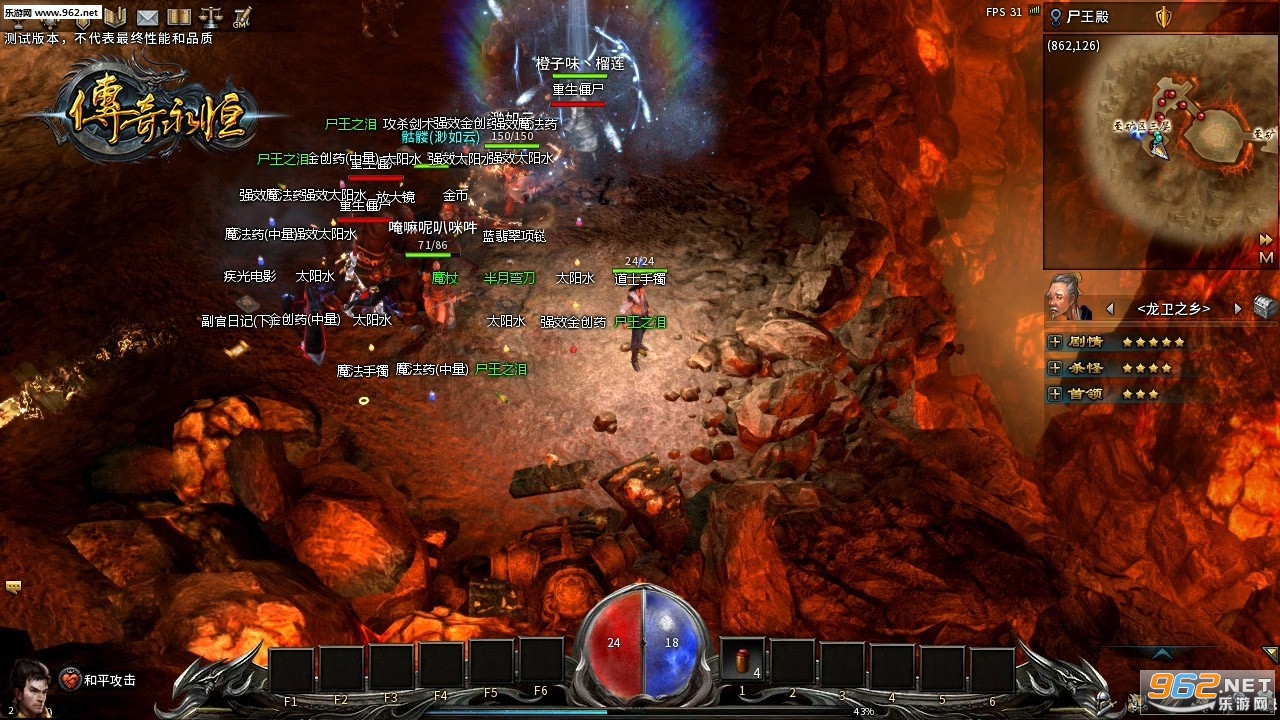Image resolution: width=1280 pixels, height=720 pixels.
Task: Open the treasure chest reward icon
Action: (x=1265, y=308)
